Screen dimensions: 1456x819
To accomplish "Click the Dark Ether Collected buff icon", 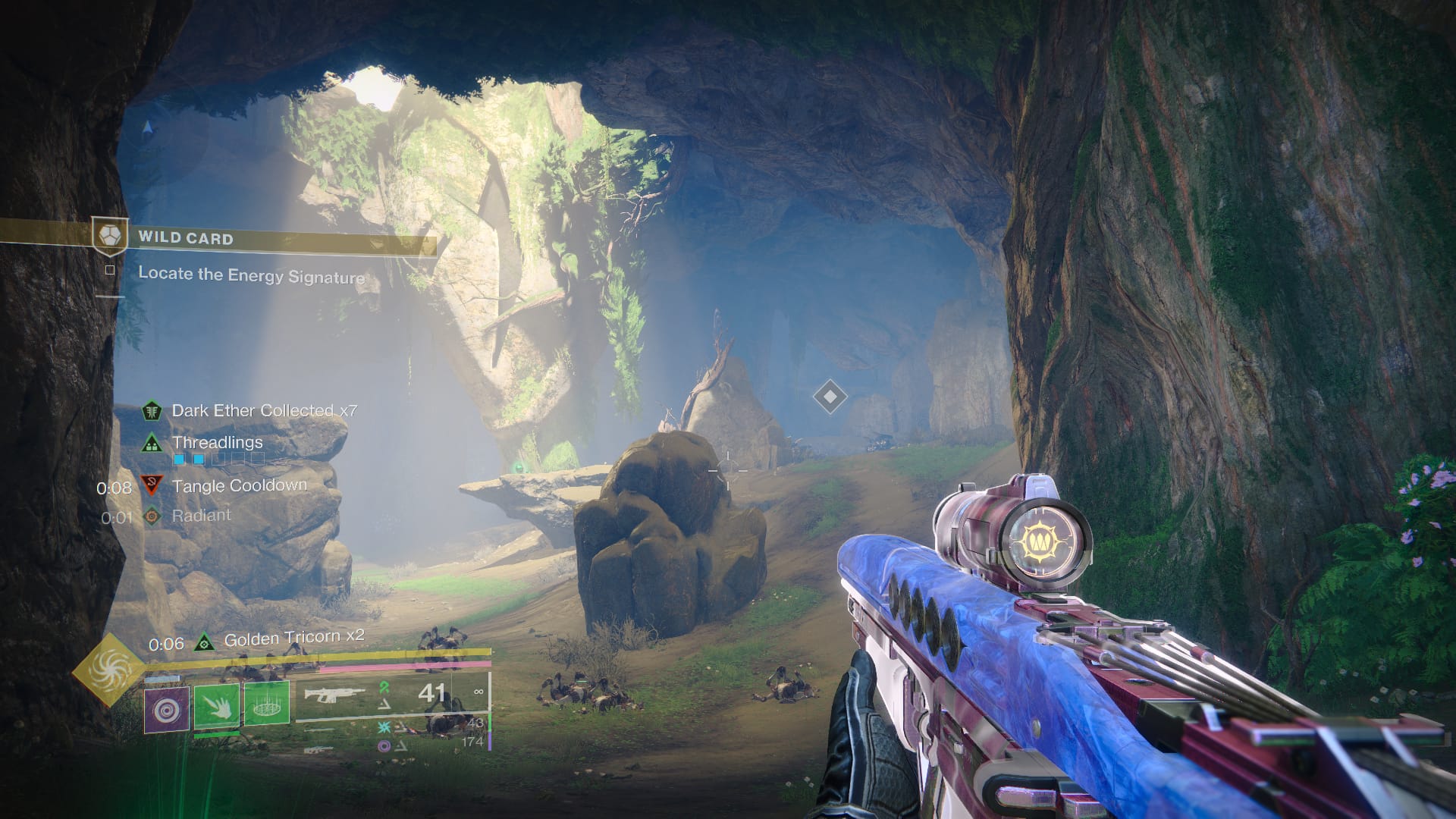I will tap(152, 411).
